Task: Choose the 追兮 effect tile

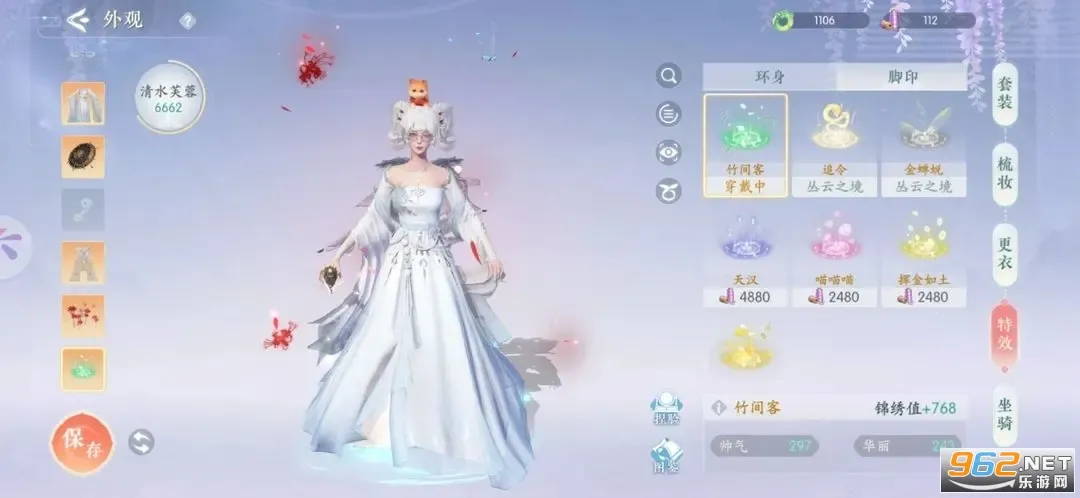Action: (x=834, y=144)
